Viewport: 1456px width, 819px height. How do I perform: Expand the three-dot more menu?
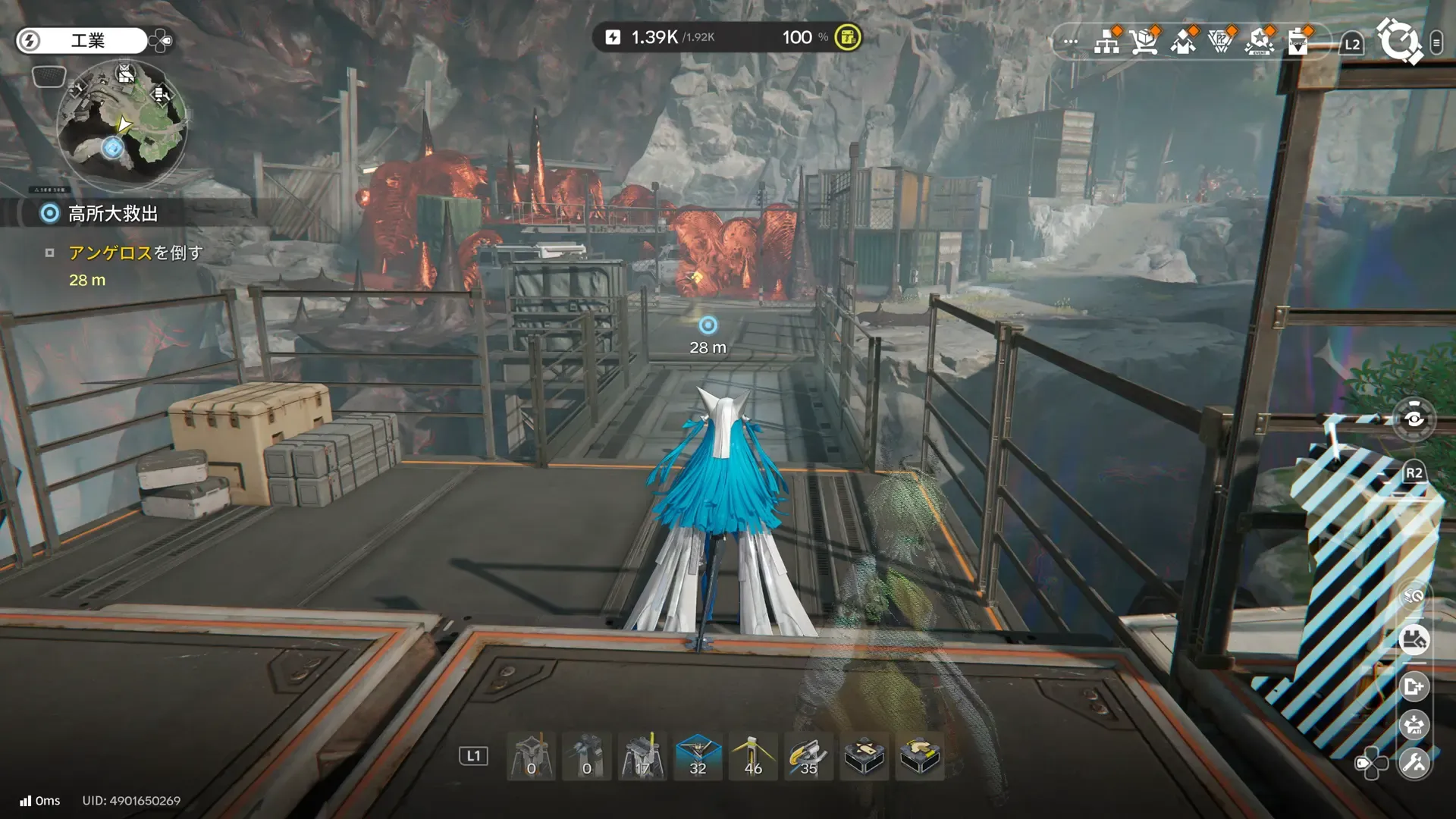[x=1070, y=42]
